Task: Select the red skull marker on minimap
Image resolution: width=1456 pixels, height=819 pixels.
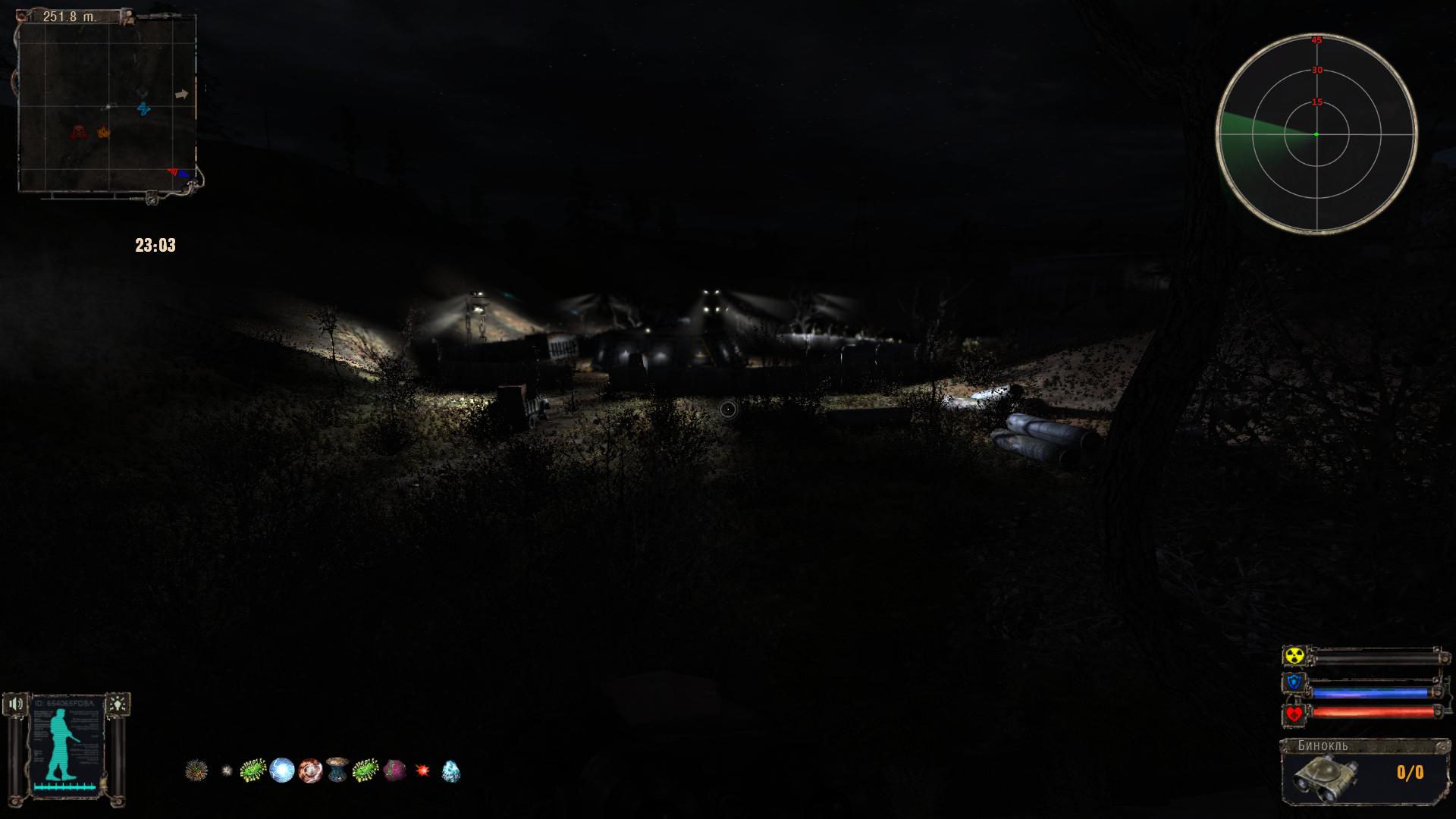Action: click(x=77, y=133)
